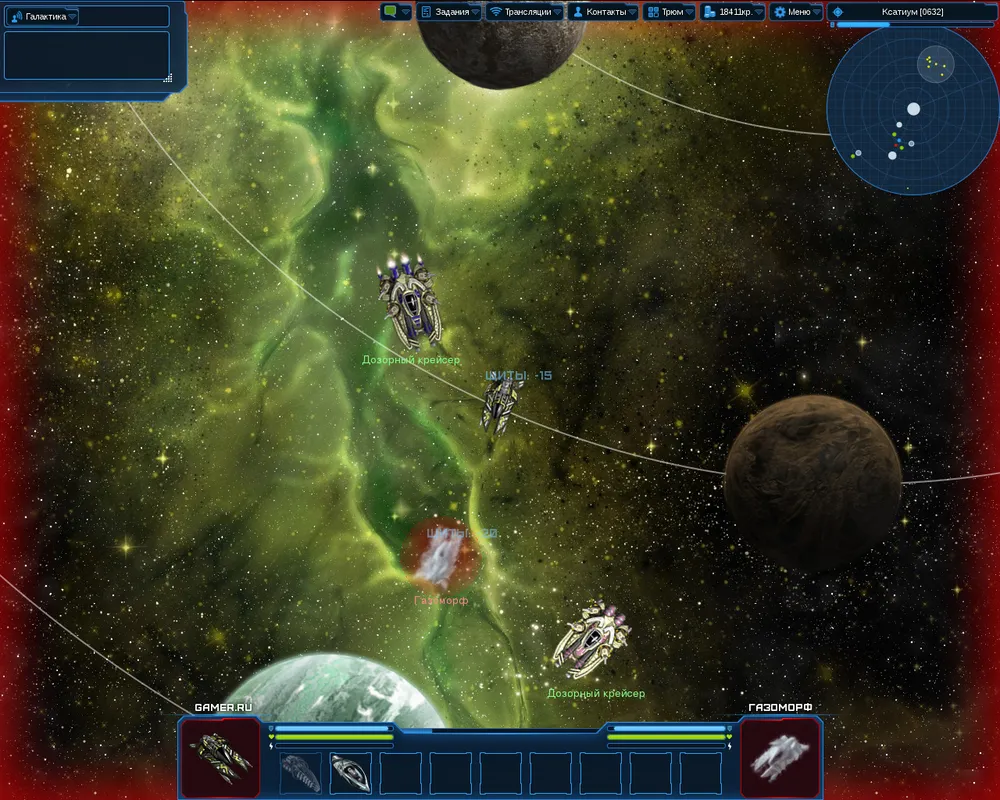Click the 18411 кр. credits button
This screenshot has height=800, width=1000.
pos(731,12)
